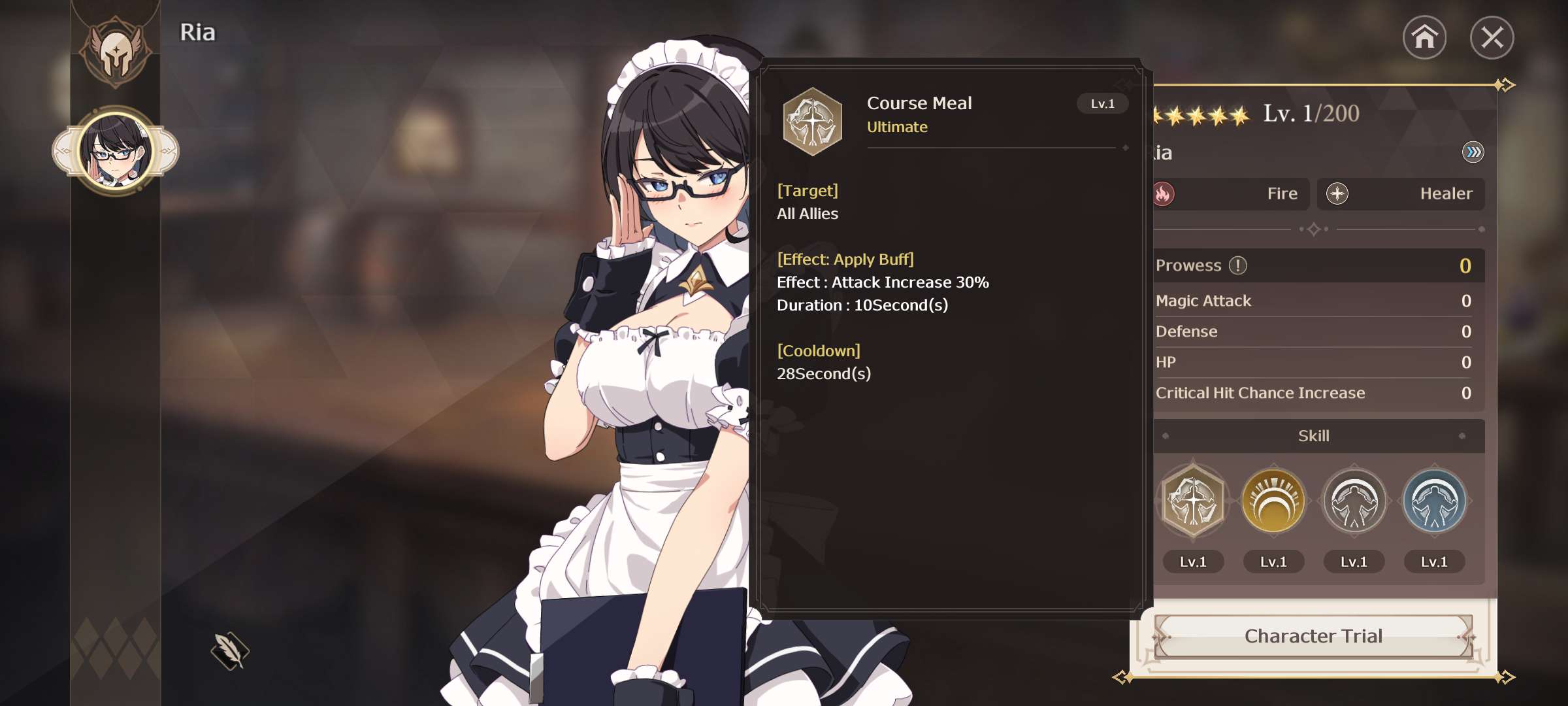The height and width of the screenshot is (706, 1568).
Task: Close the character screen with the X
Action: pos(1492,37)
